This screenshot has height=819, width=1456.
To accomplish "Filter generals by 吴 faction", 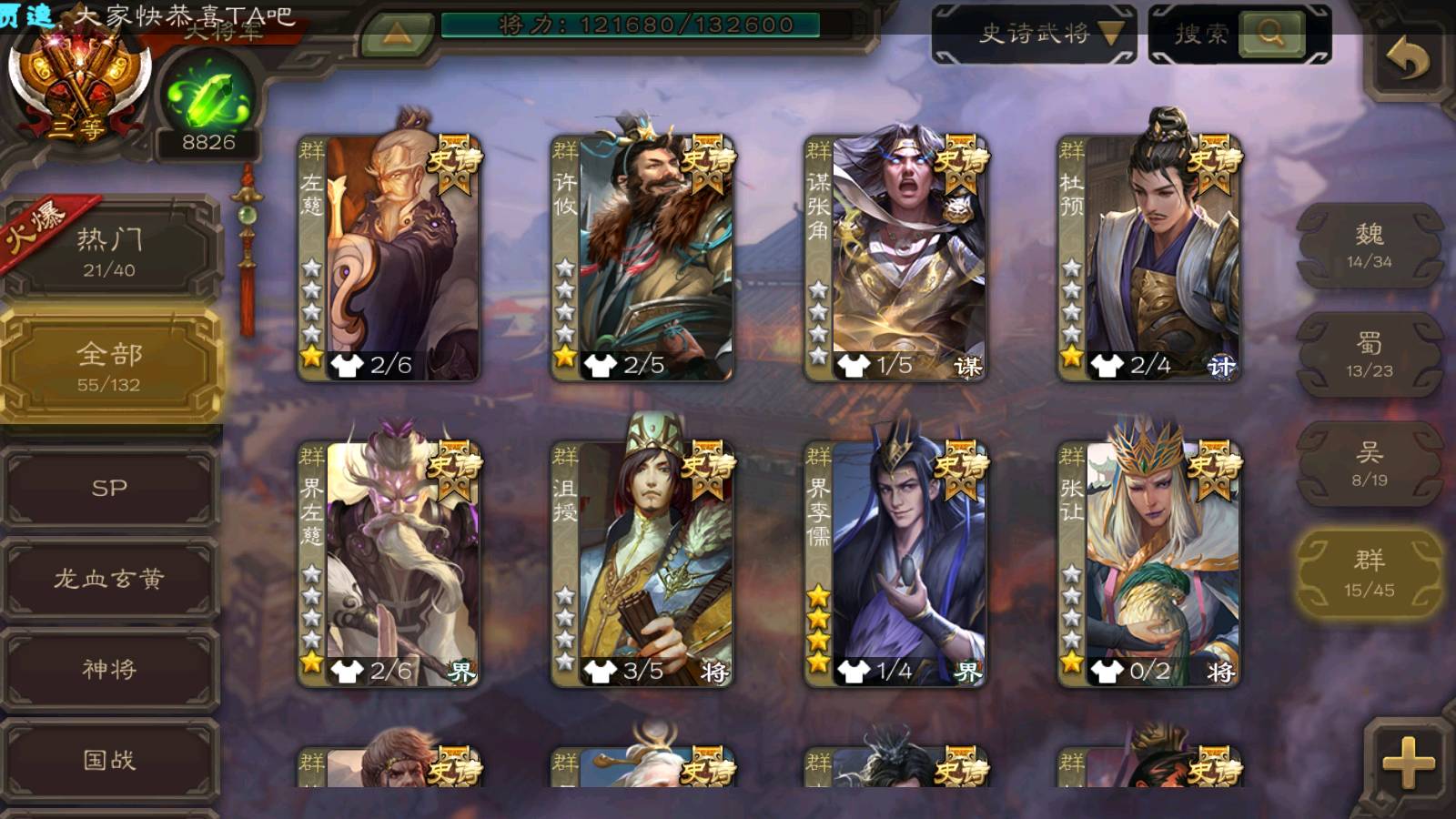I will (x=1369, y=464).
